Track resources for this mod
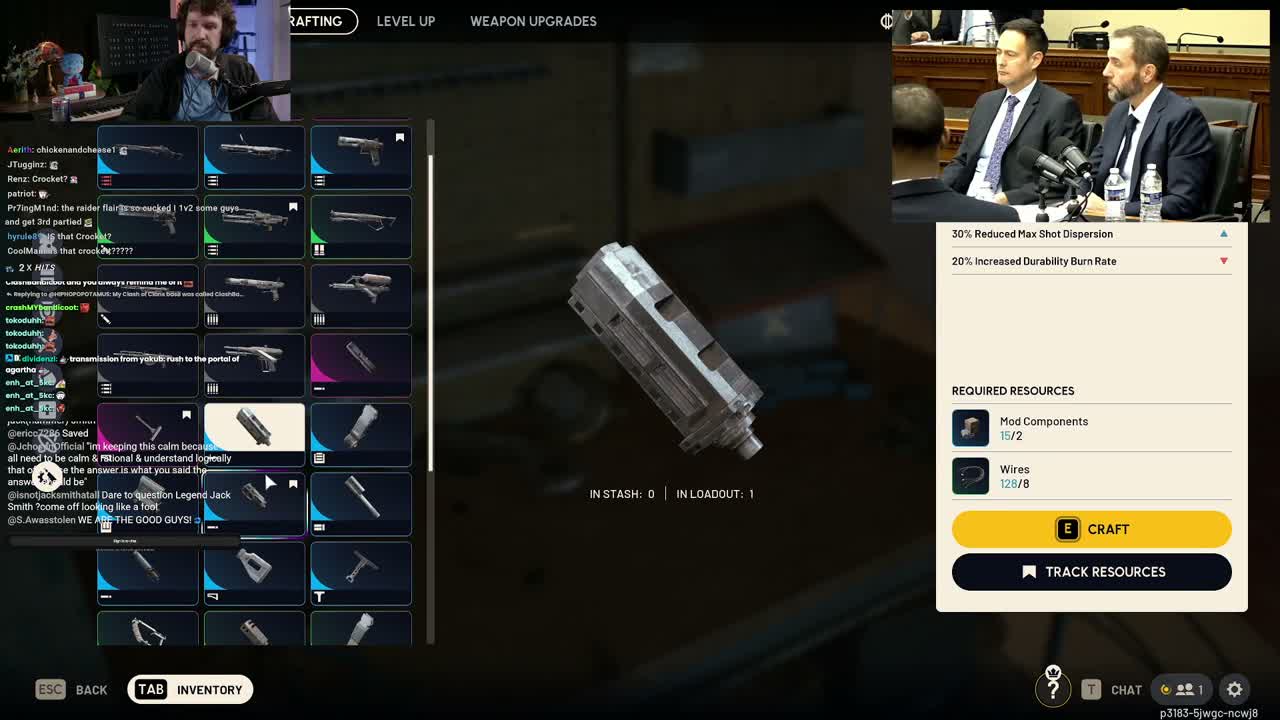The image size is (1280, 720). [x=1091, y=572]
